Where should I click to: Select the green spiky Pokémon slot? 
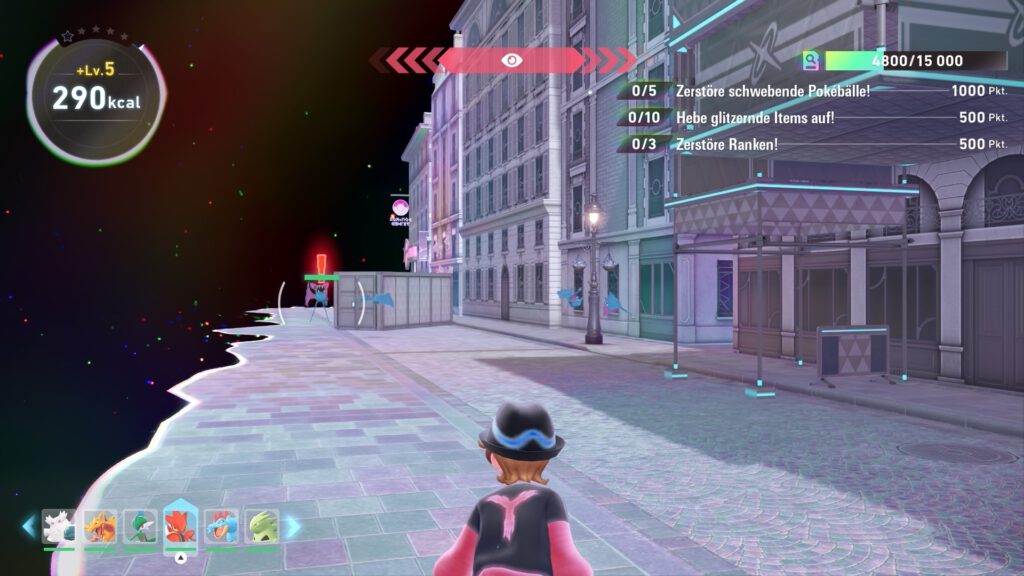point(261,526)
